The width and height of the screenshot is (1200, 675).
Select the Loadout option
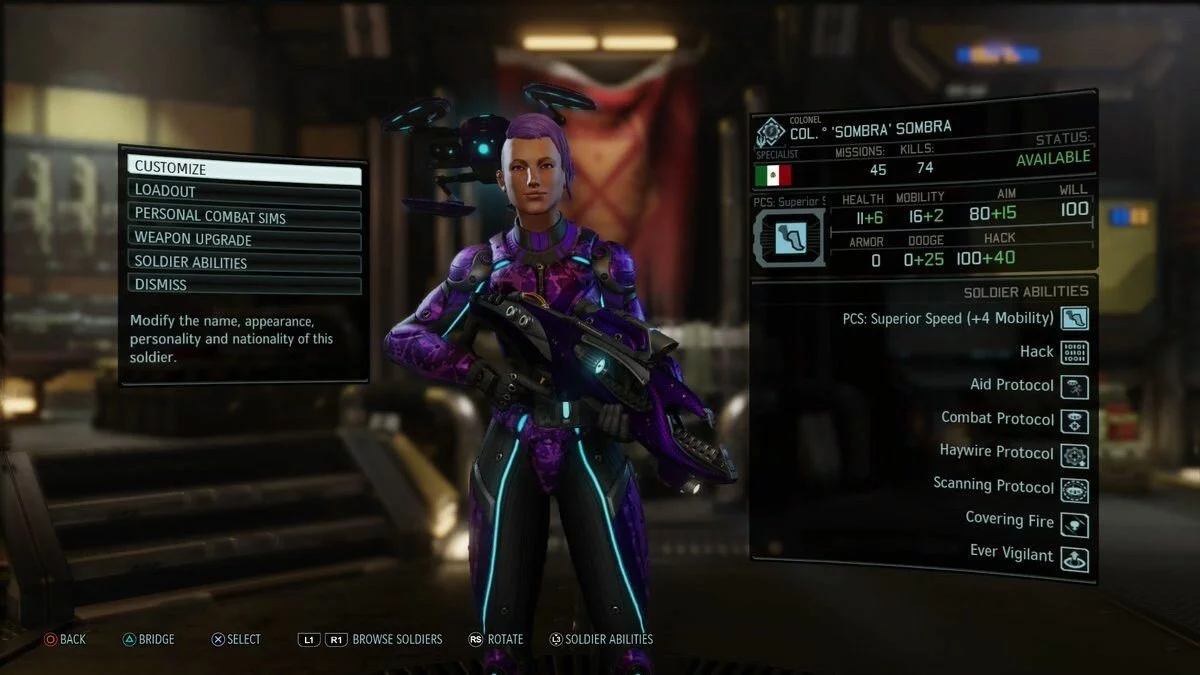point(243,192)
